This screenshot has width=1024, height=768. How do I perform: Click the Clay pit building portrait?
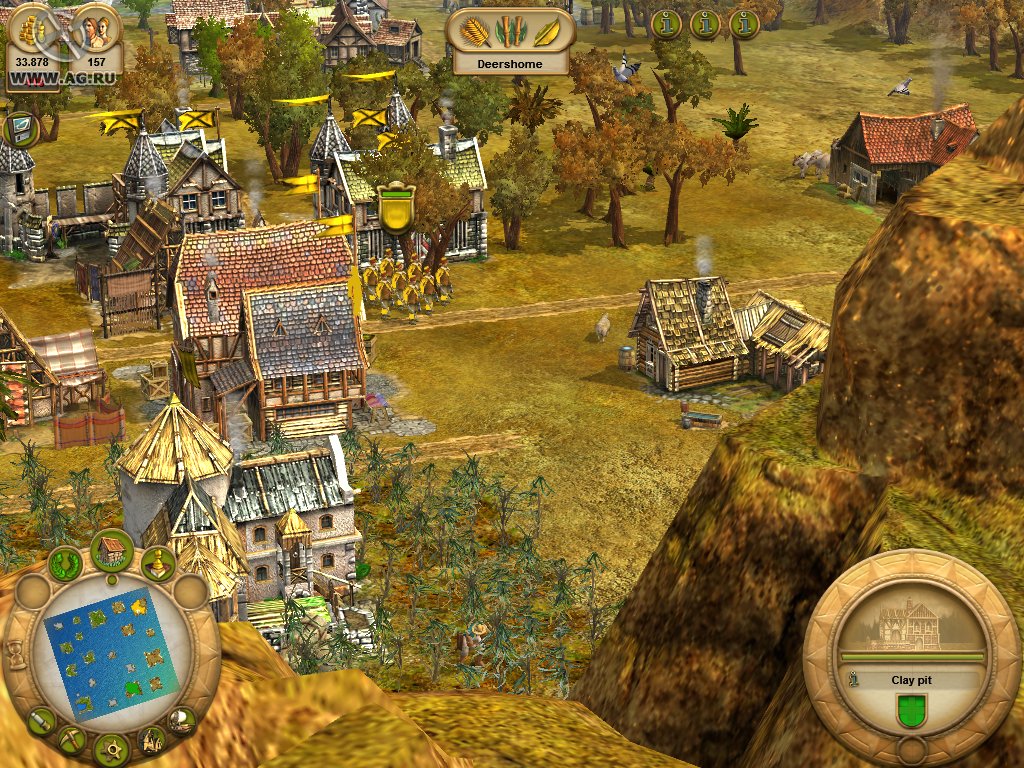[x=910, y=625]
